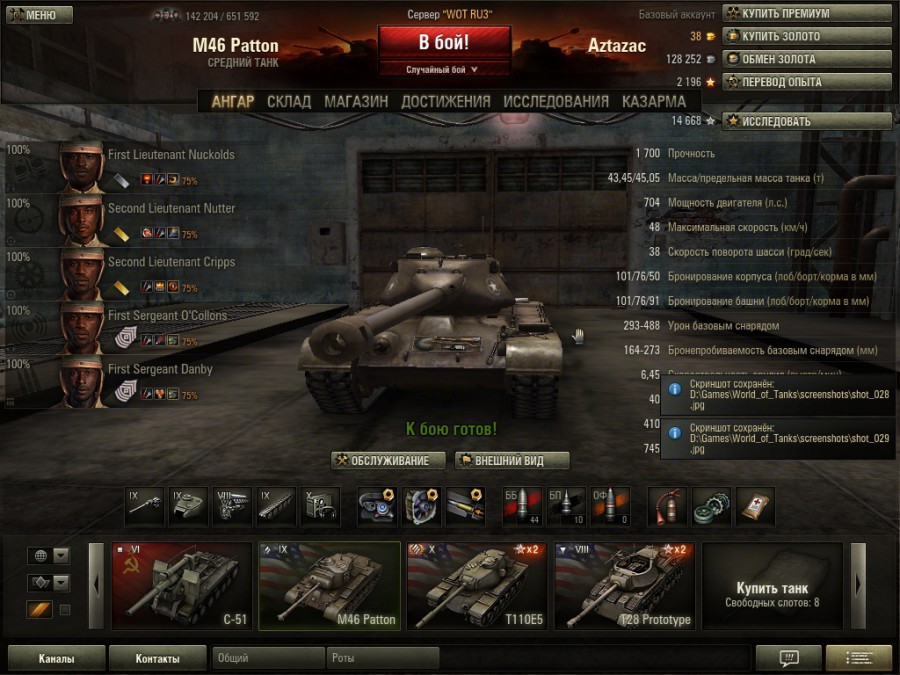This screenshot has width=900, height=675.
Task: Switch to the Склад tab
Action: tap(289, 101)
